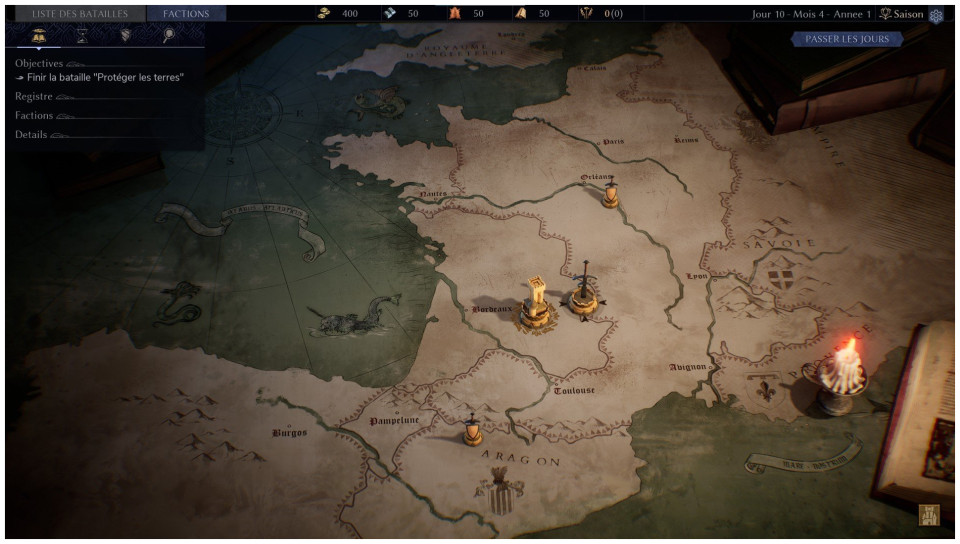This screenshot has width=960, height=544.
Task: Expand the Details section
Action: pos(31,134)
